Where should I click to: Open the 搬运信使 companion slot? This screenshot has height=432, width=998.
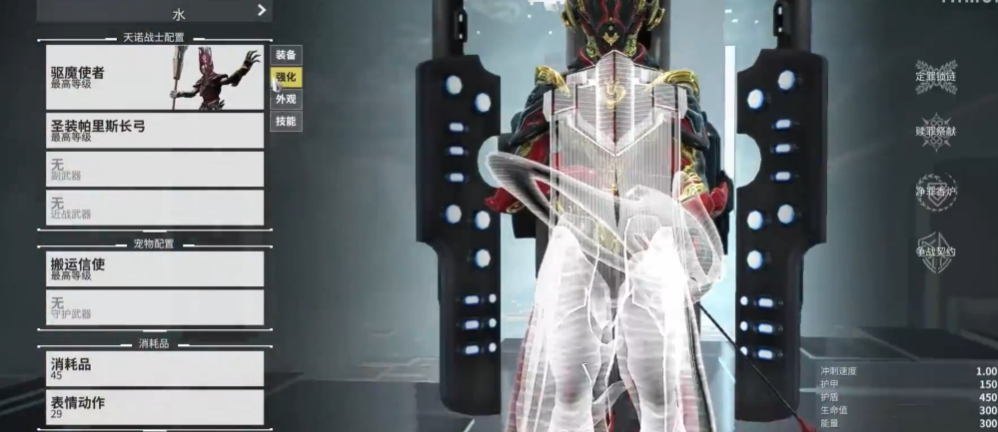point(152,269)
